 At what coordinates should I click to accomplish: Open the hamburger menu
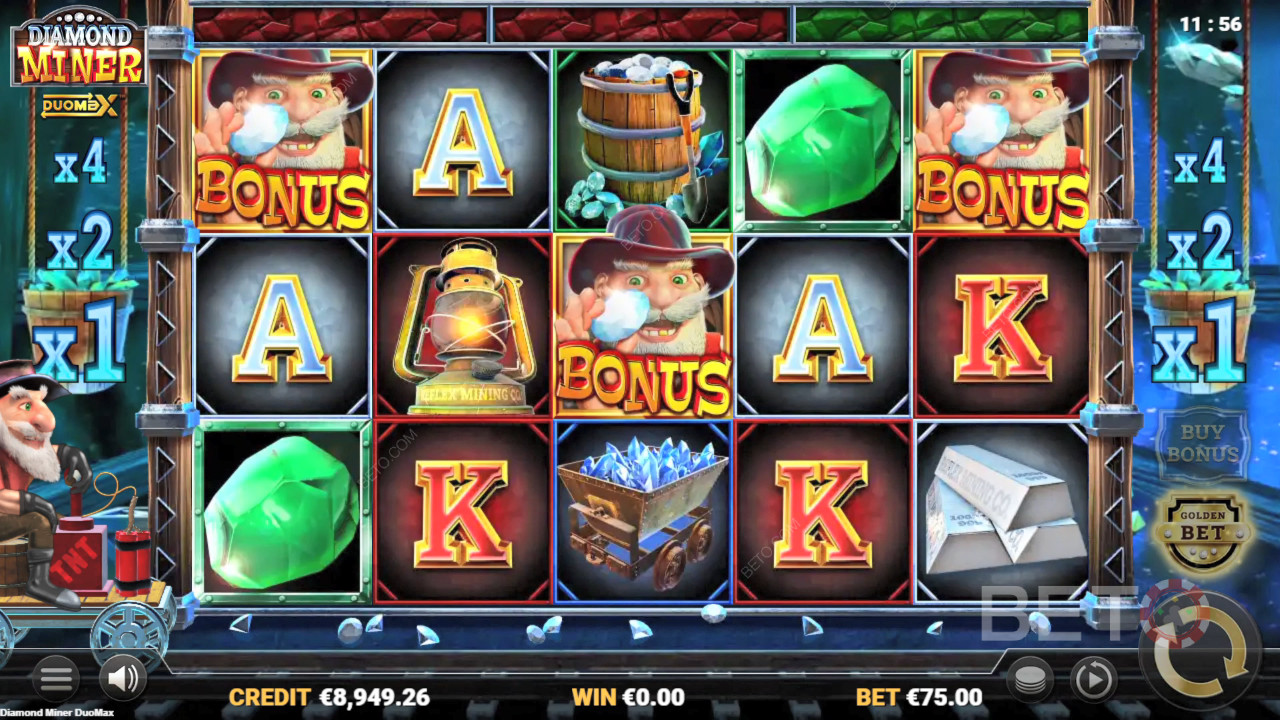click(x=55, y=679)
